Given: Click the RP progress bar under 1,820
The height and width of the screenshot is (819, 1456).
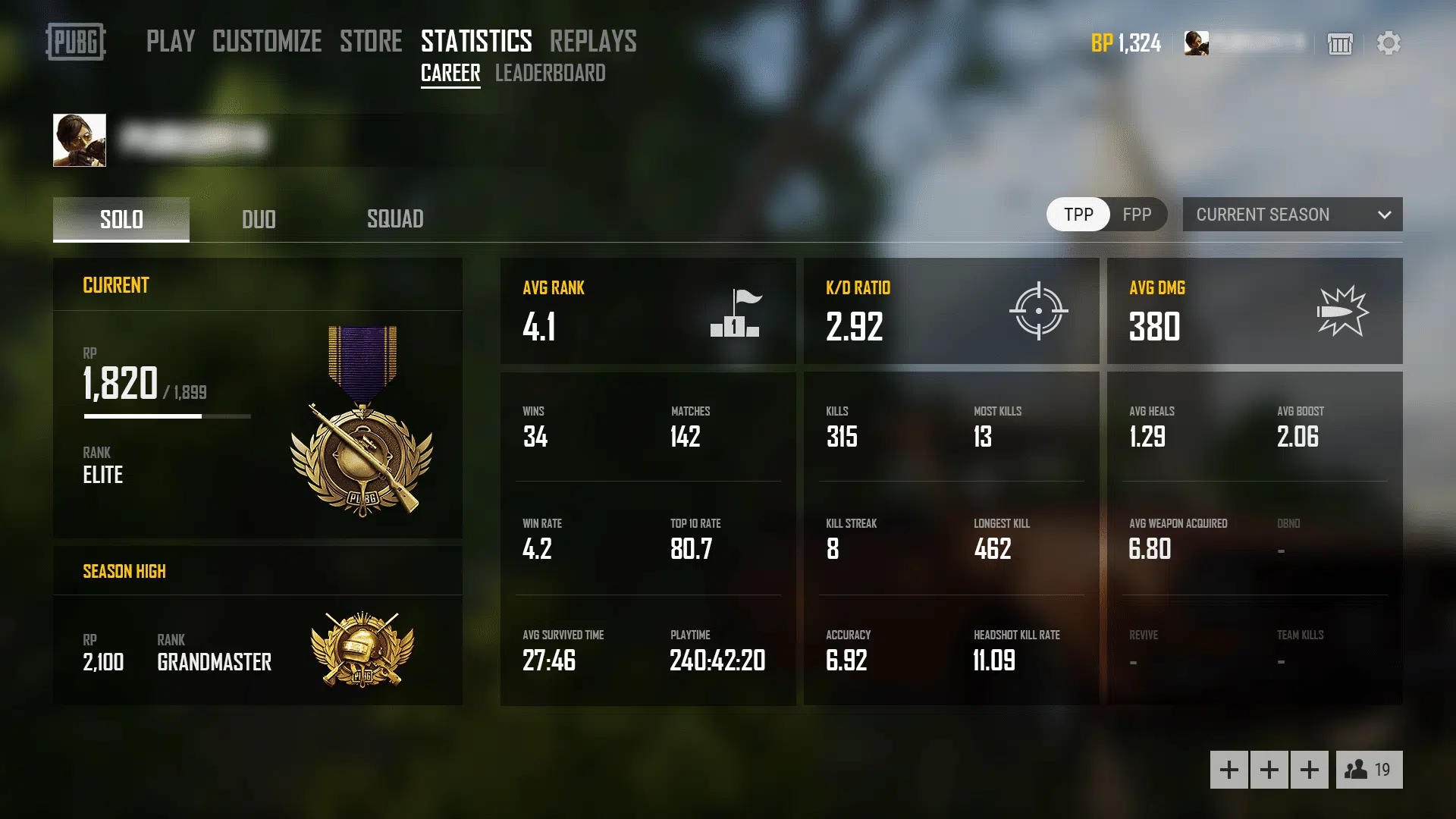Looking at the screenshot, I should point(165,416).
